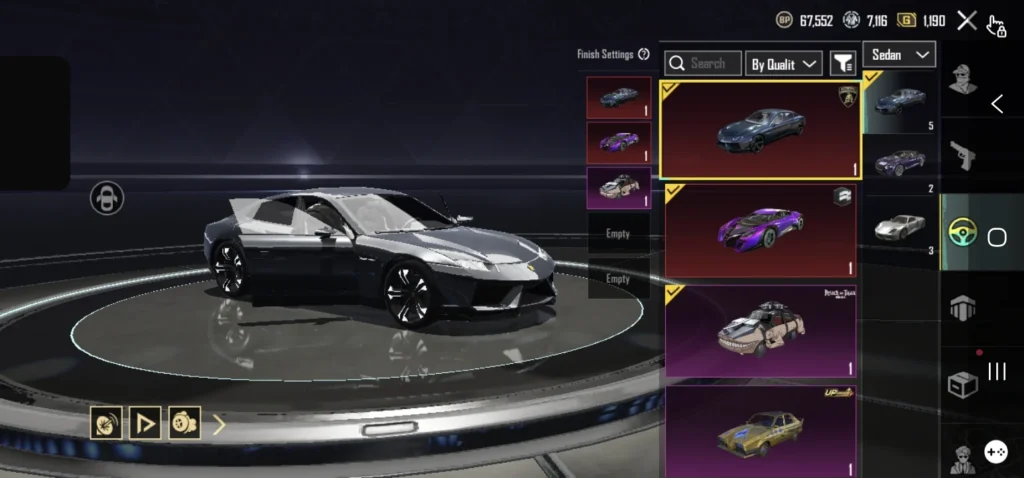The width and height of the screenshot is (1024, 478).
Task: Click the play triangle preview button
Action: (x=146, y=423)
